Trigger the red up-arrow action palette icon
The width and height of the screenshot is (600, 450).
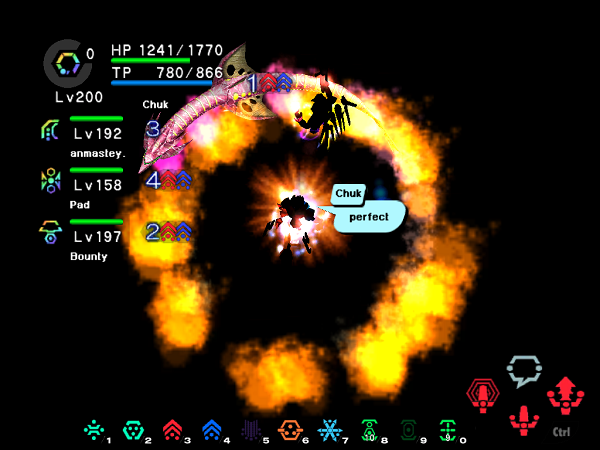(x=561, y=395)
